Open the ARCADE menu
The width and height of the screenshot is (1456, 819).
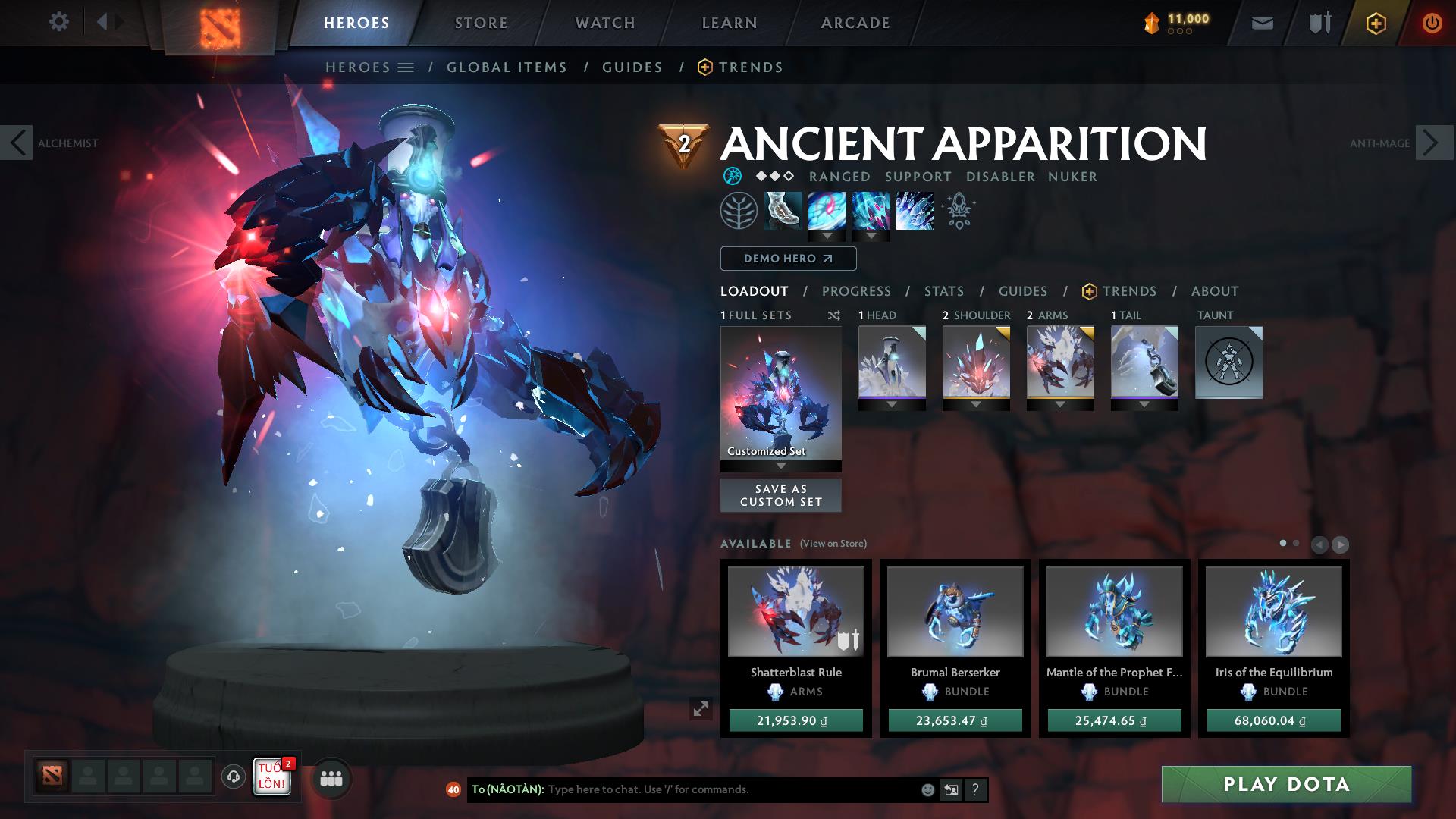point(855,23)
